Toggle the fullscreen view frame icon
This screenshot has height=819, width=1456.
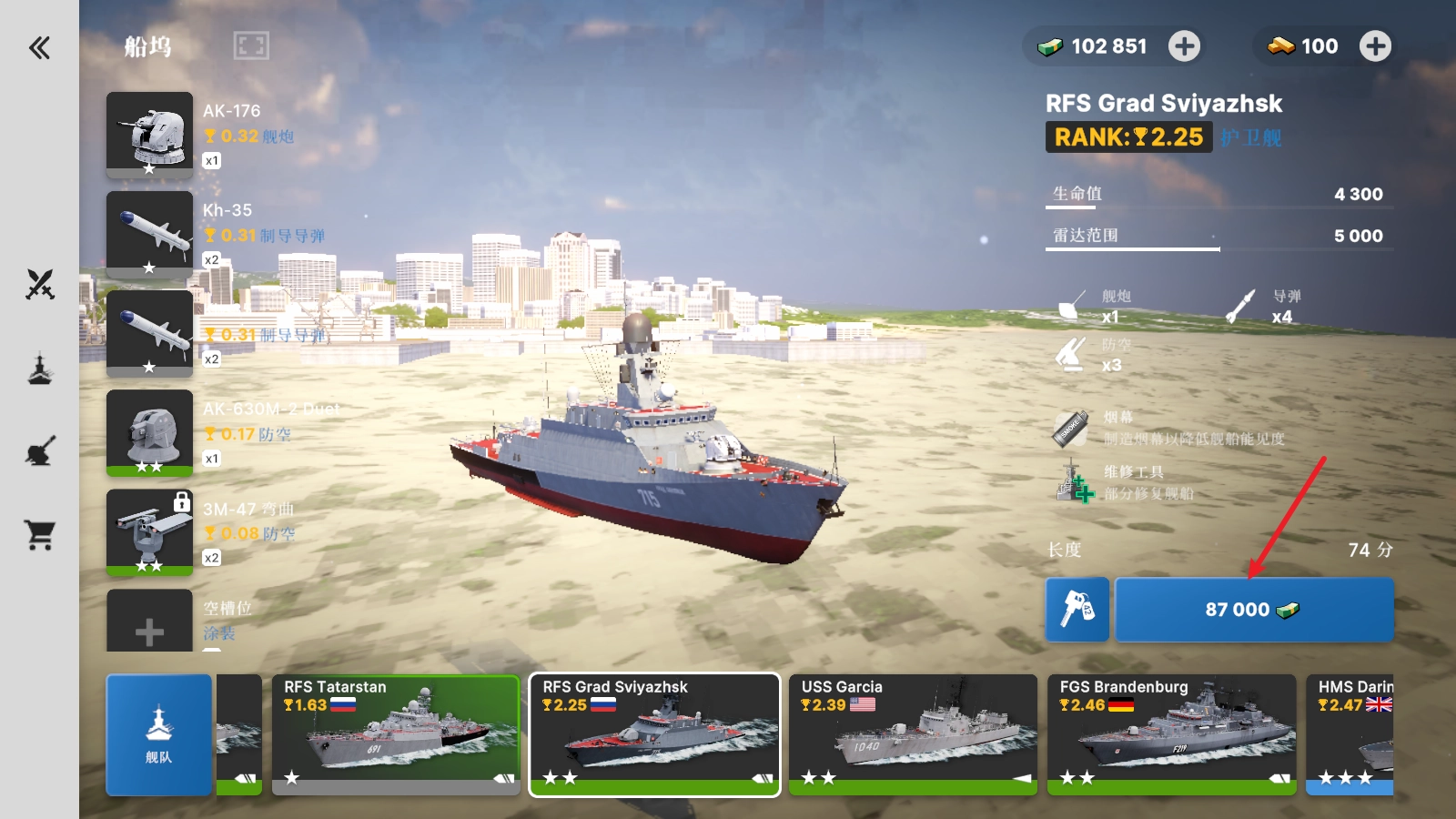click(251, 45)
